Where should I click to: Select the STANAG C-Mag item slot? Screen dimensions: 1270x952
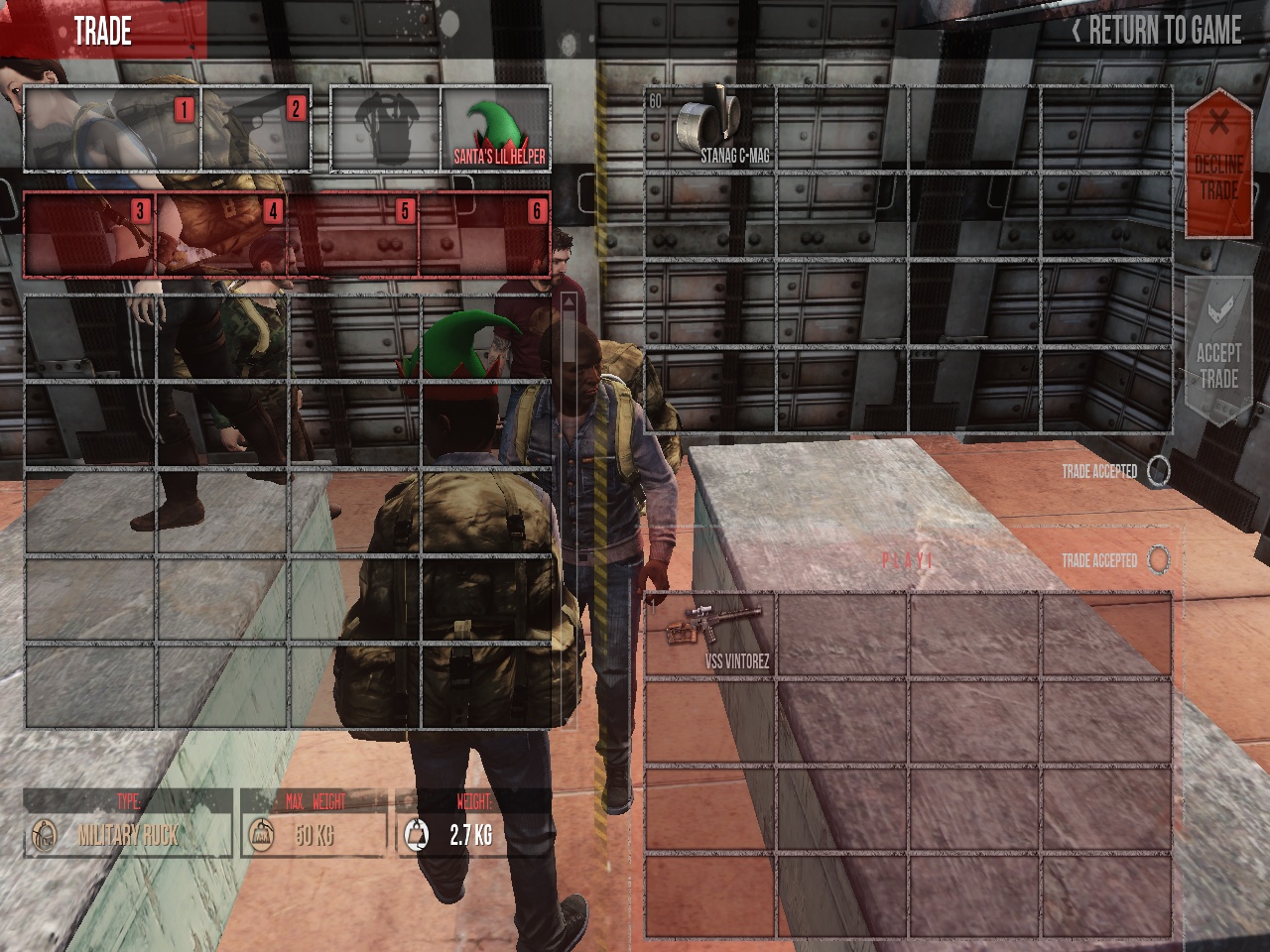coord(710,129)
